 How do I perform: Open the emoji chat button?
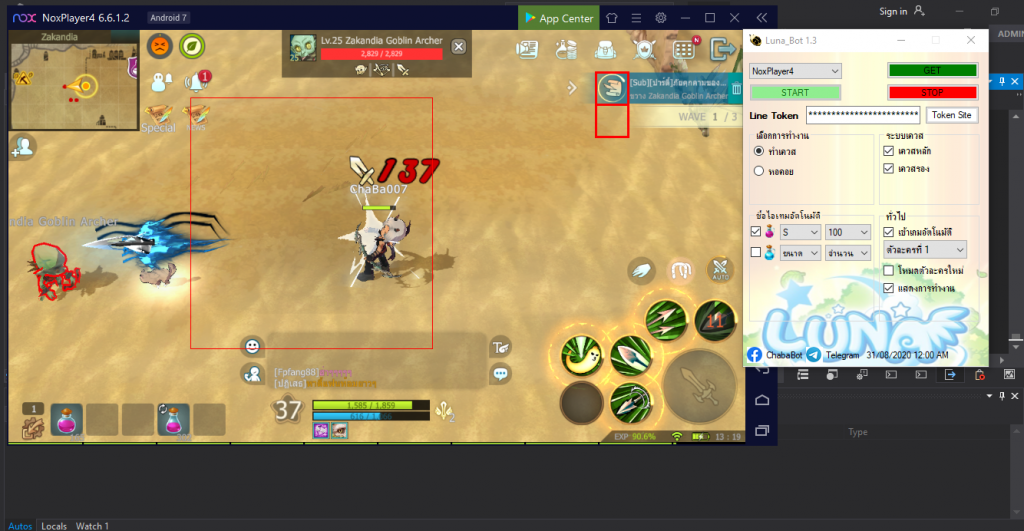click(252, 346)
